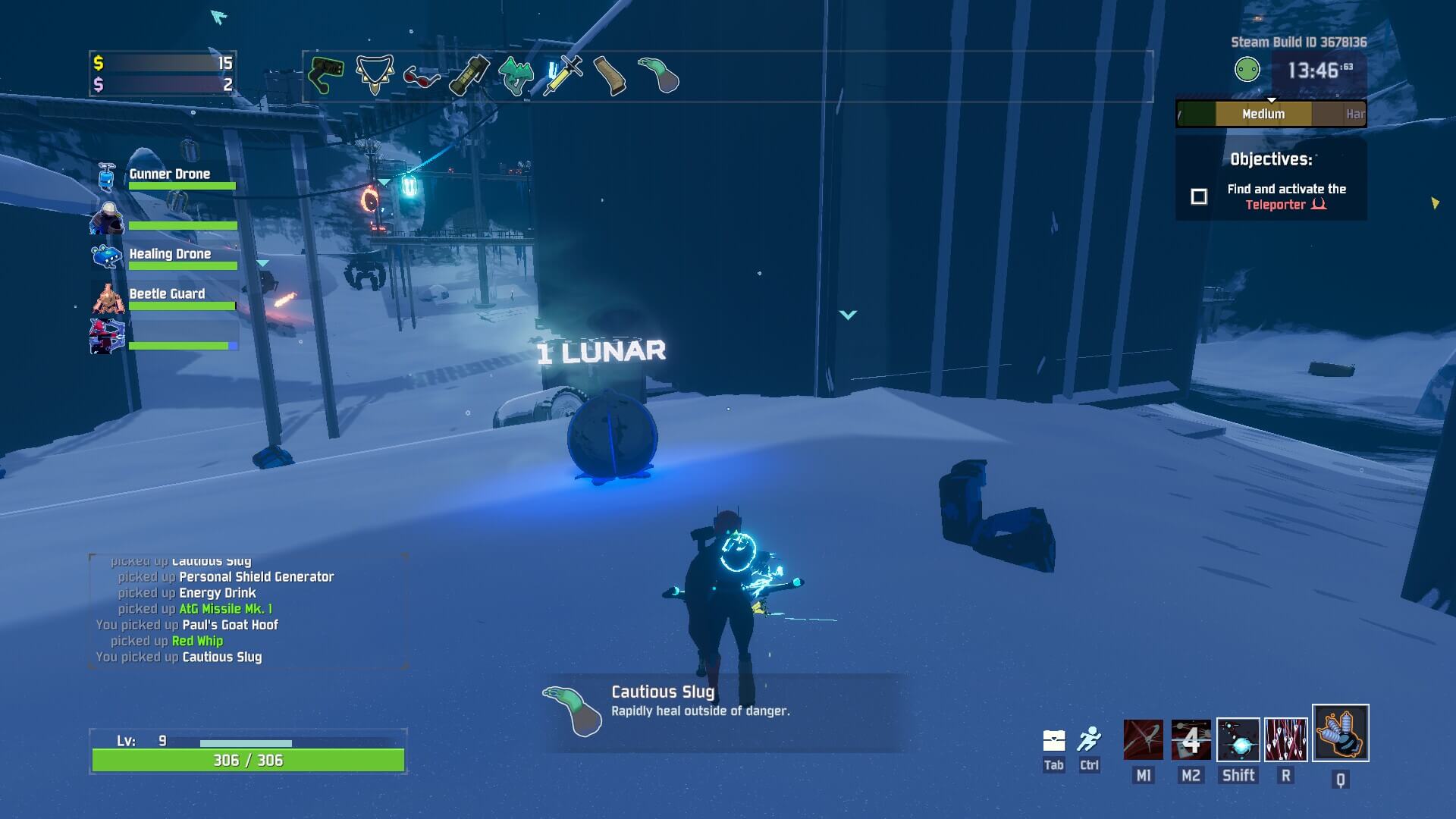Activate the Laser Glaive secondary skill
The height and width of the screenshot is (819, 1456).
pyautogui.click(x=1191, y=739)
